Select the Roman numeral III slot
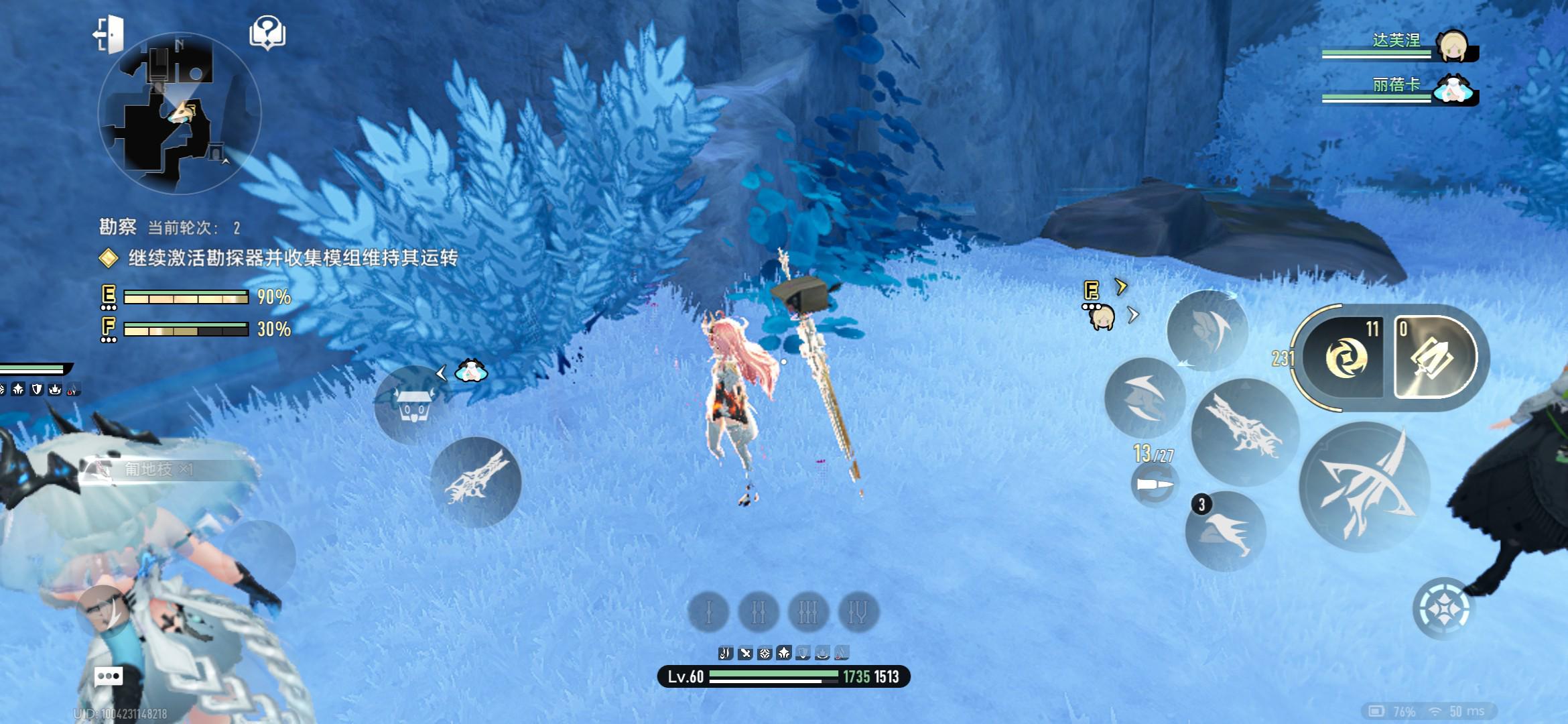 point(808,612)
